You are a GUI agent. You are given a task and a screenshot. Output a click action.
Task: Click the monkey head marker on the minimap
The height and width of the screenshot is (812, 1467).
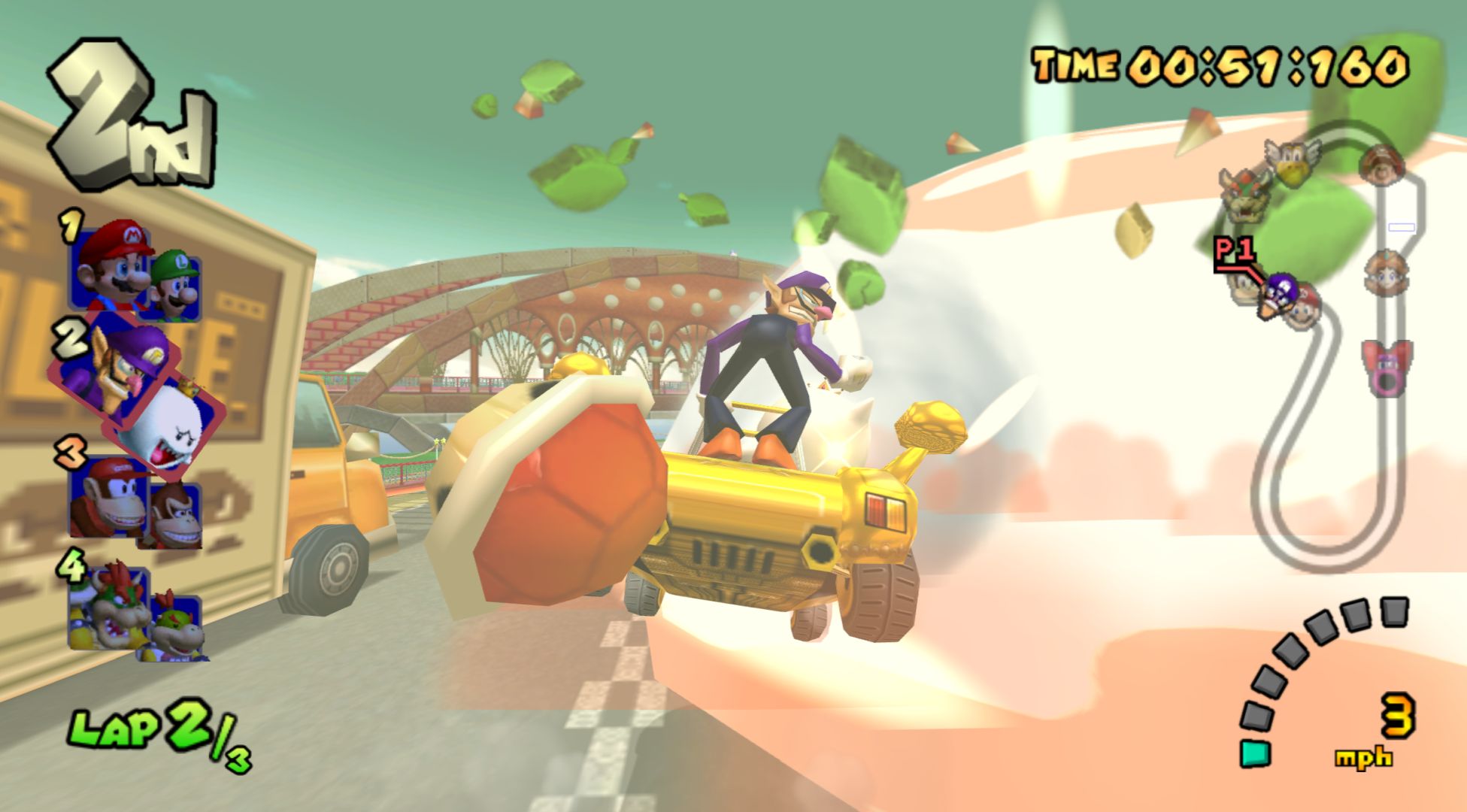pyautogui.click(x=1382, y=165)
